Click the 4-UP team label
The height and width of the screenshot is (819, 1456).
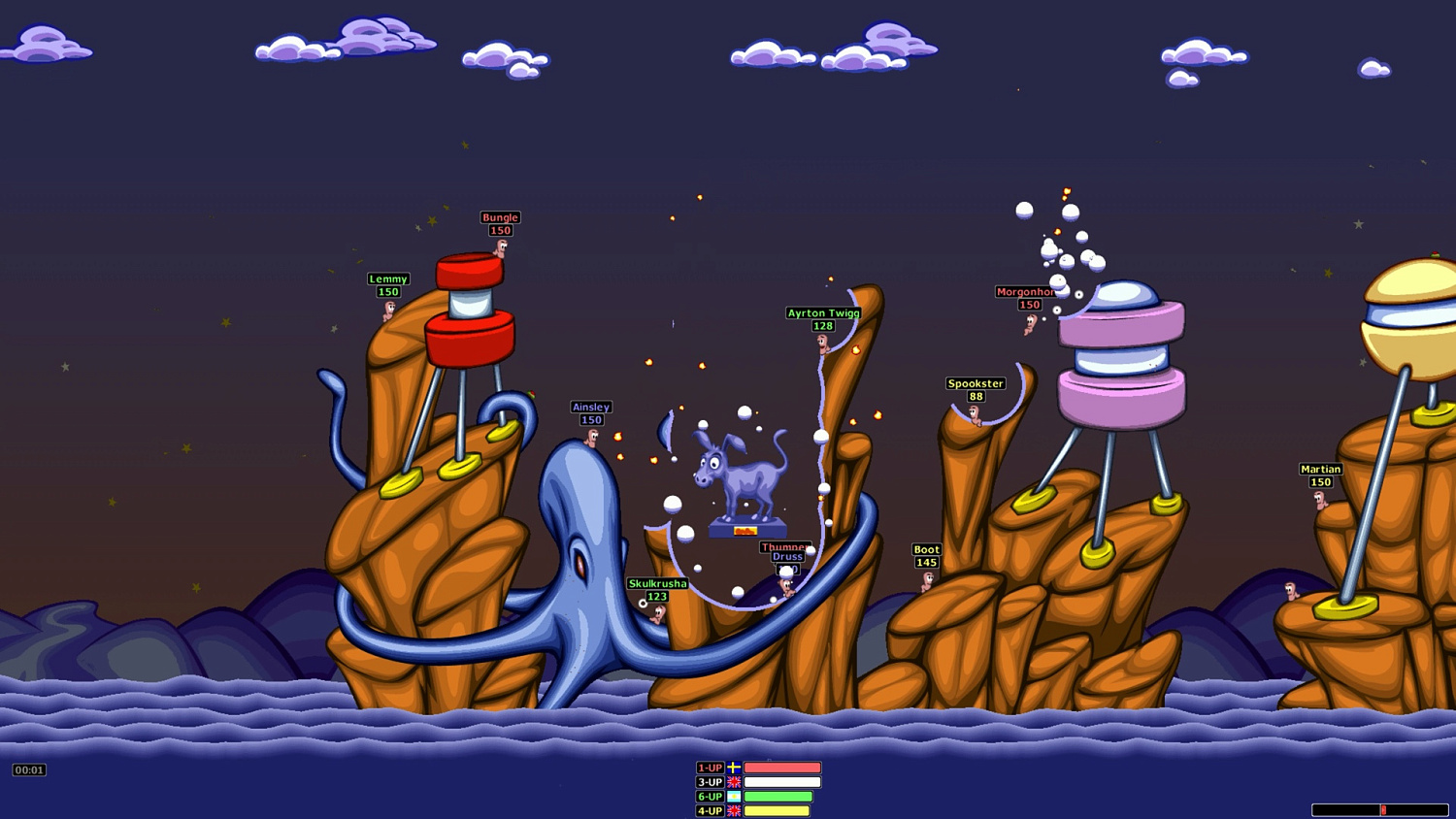(x=710, y=810)
